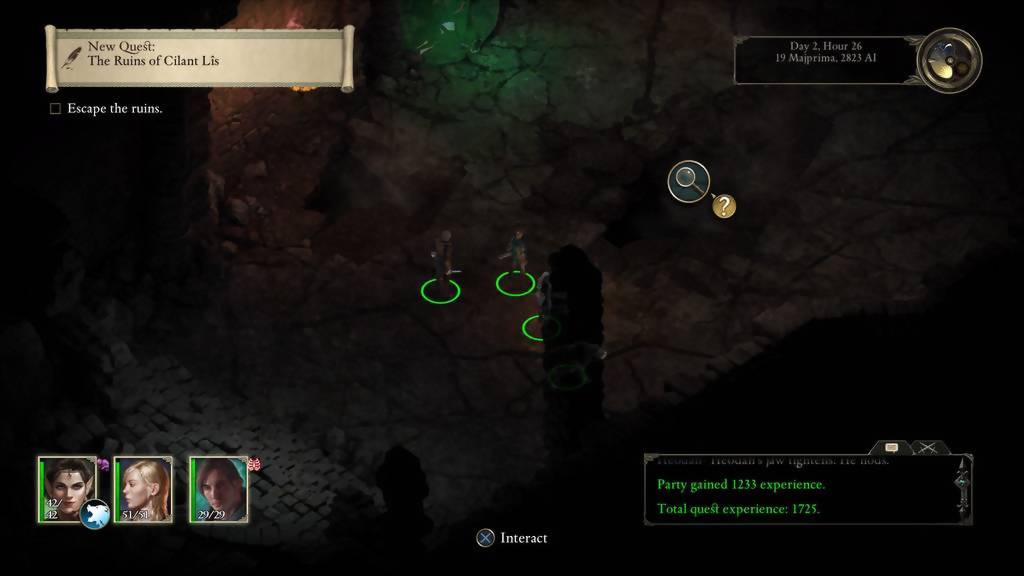Viewport: 1024px width, 576px height.
Task: Open the New Quest scroll notification
Action: pos(199,59)
